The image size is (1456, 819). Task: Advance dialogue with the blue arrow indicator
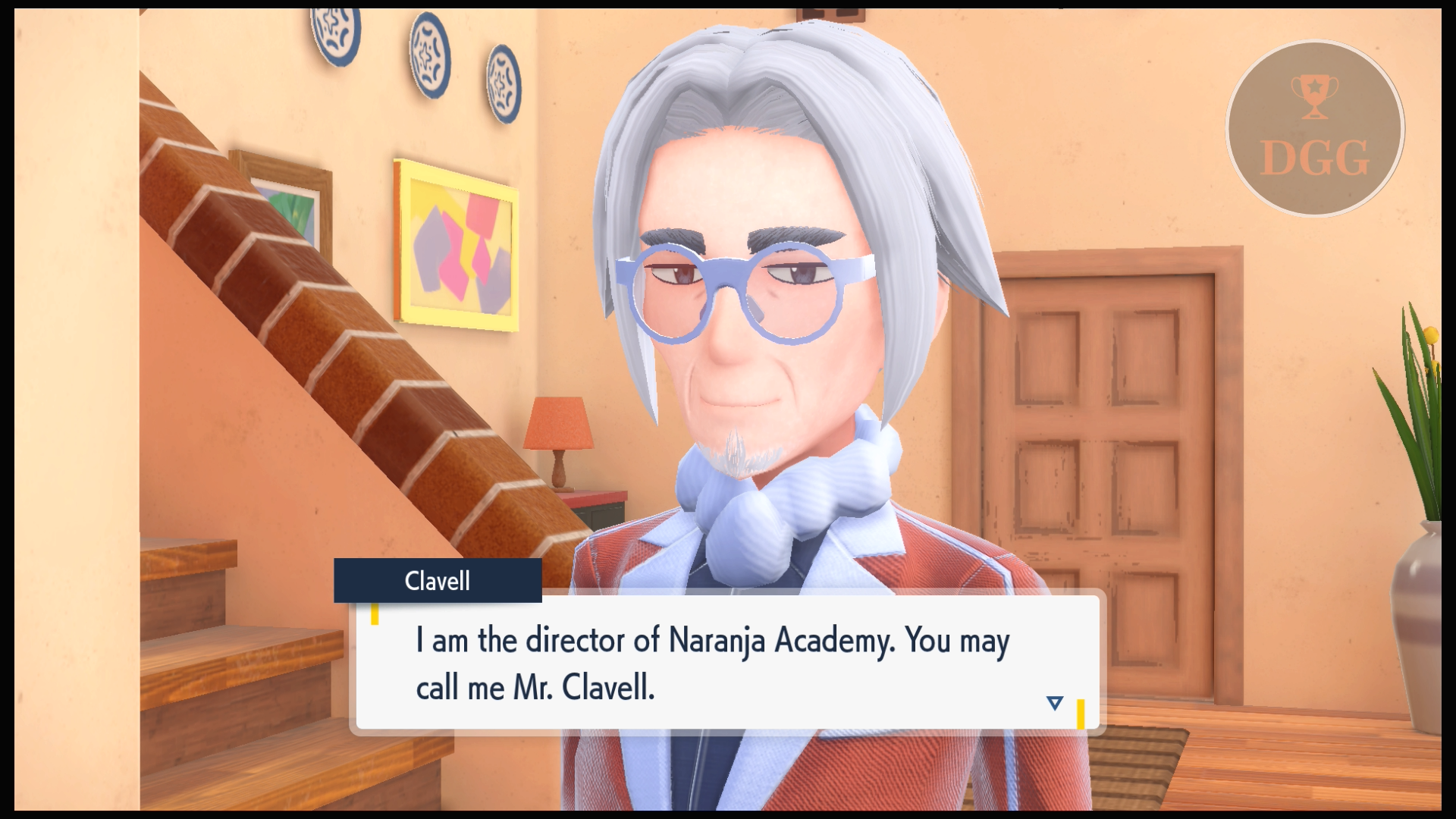(1054, 703)
